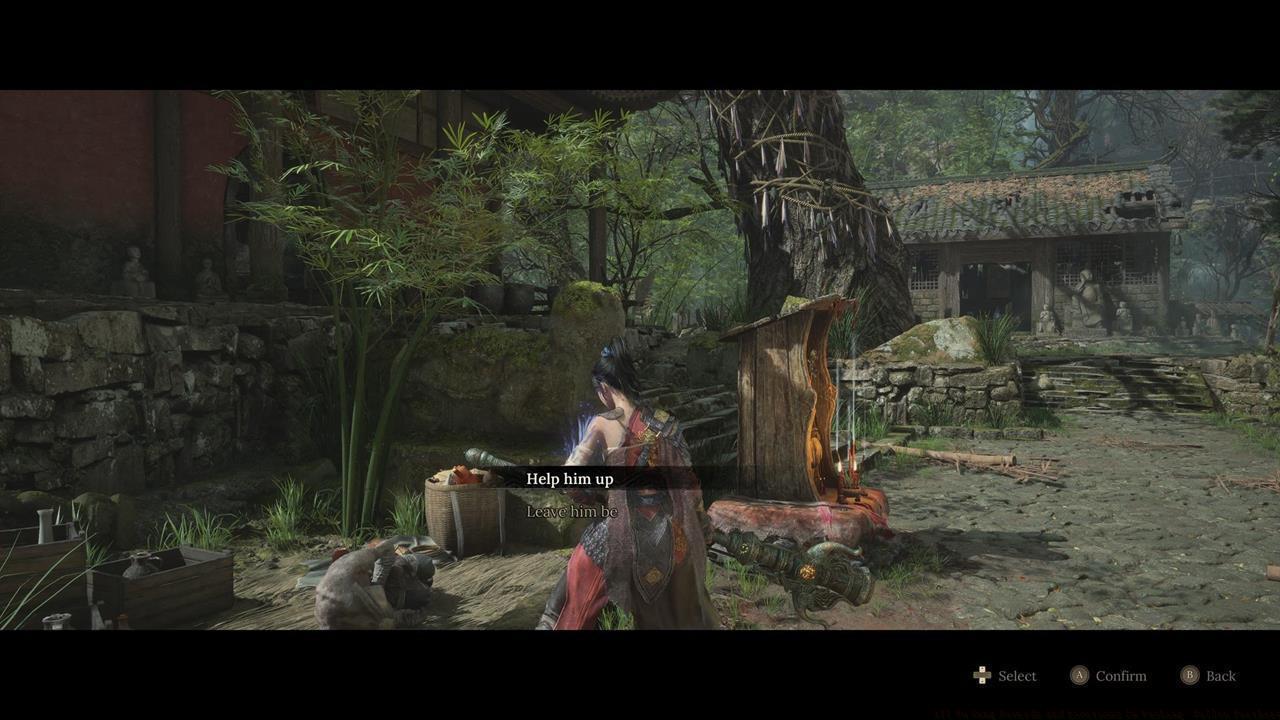Viewport: 1280px width, 720px height.
Task: Click the A Confirm button icon
Action: [1080, 675]
